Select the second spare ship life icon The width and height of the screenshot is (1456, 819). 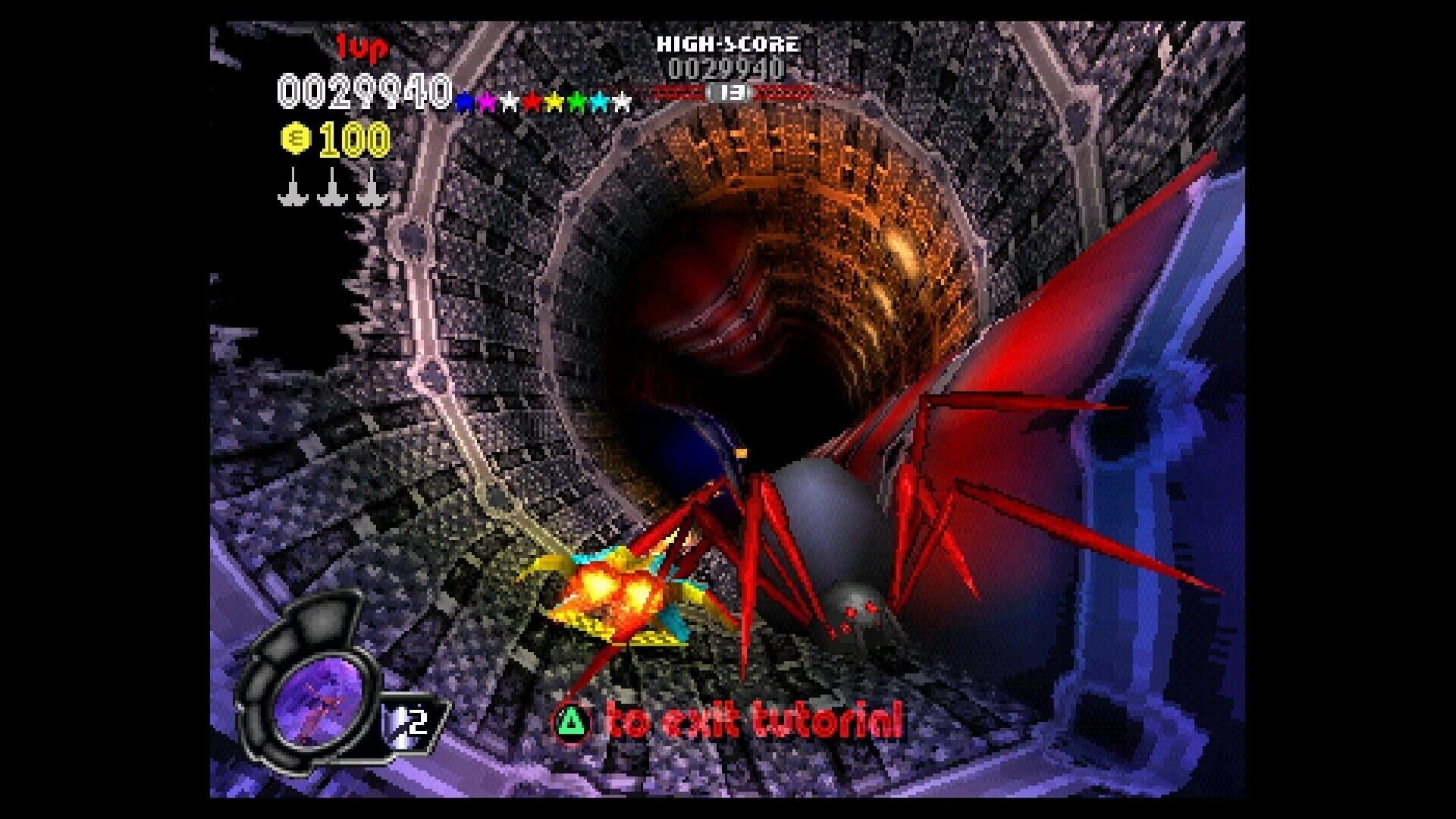tap(332, 191)
